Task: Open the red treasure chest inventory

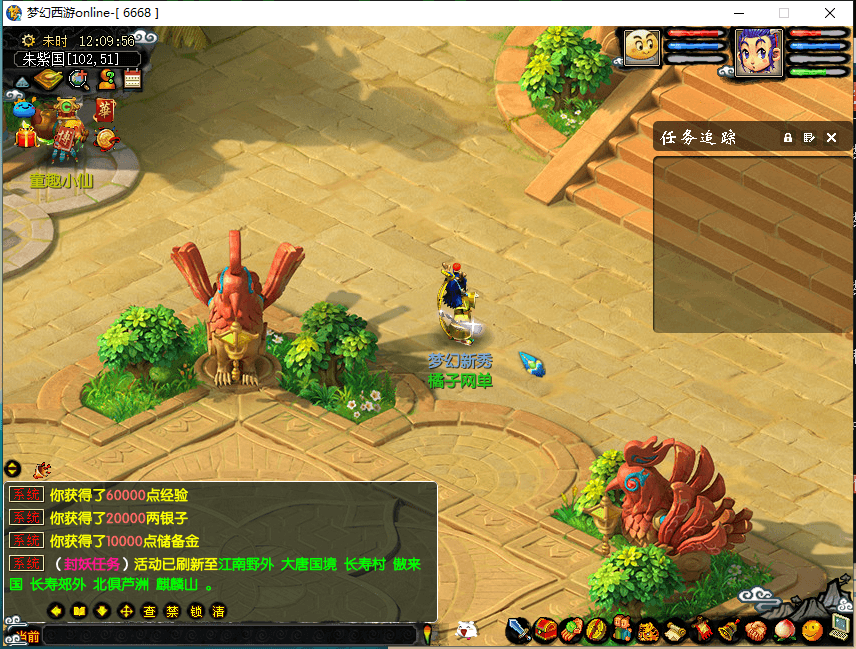Action: 545,630
